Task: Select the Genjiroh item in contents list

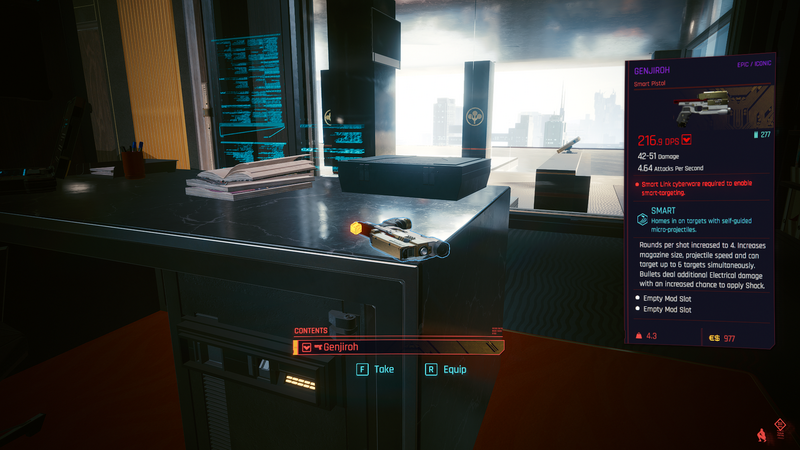Action: pyautogui.click(x=398, y=347)
